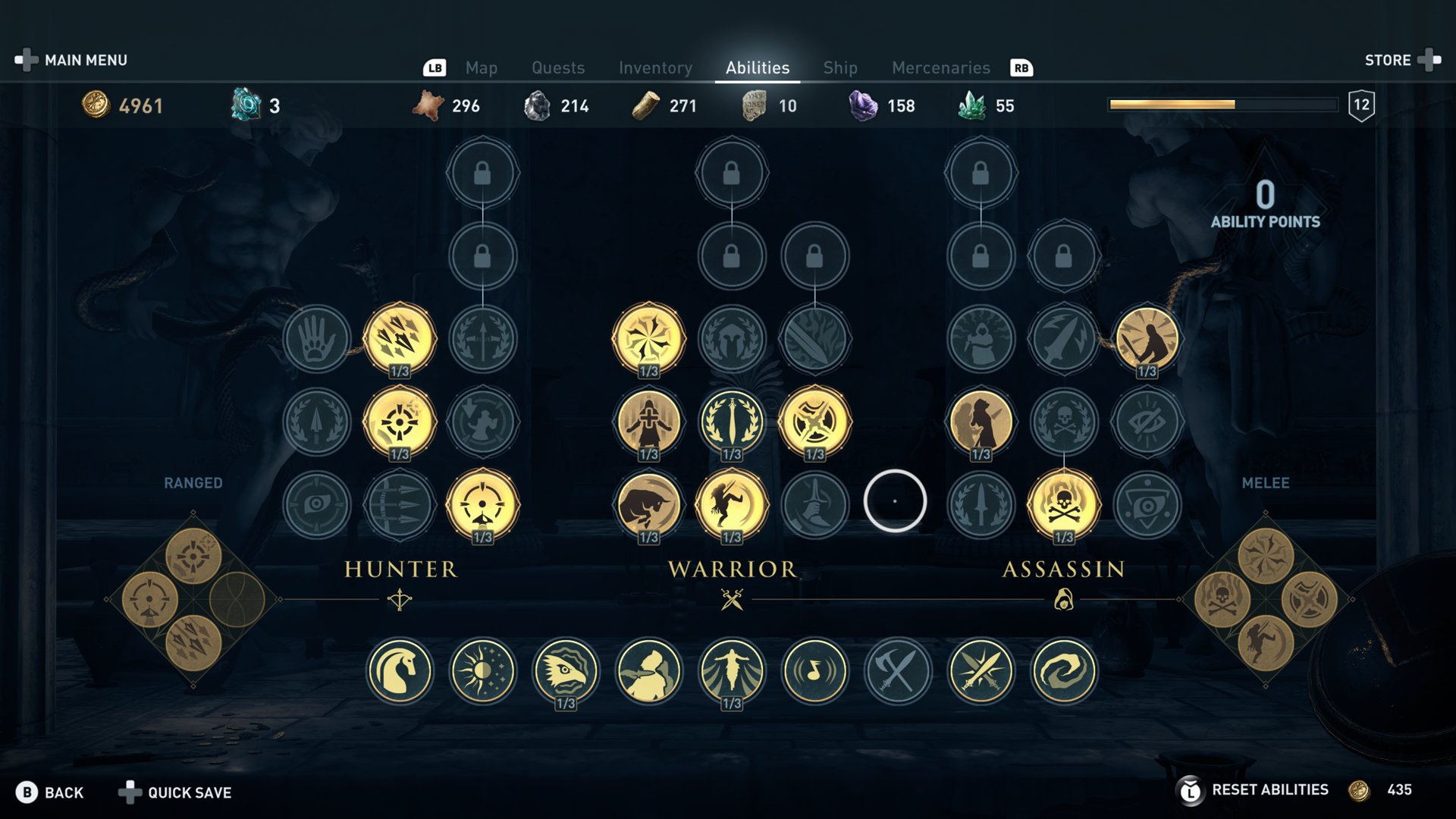Select the flaming skull and crossbones ability
Image resolution: width=1456 pixels, height=819 pixels.
[1063, 504]
